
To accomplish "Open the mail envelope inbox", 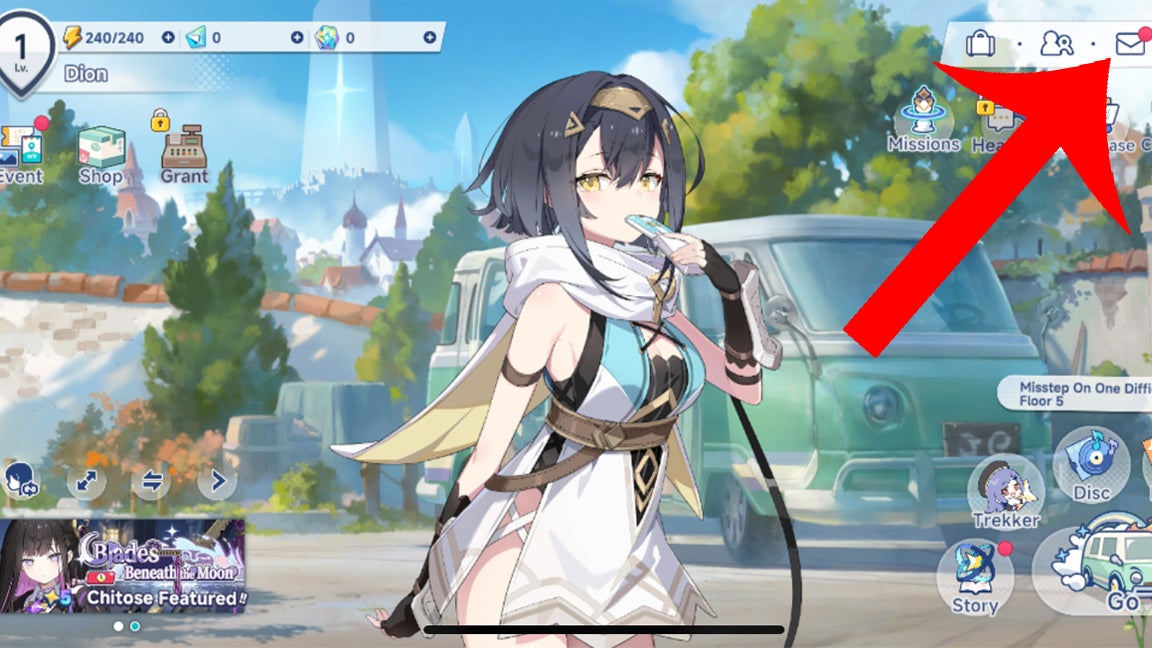I will tap(1130, 44).
